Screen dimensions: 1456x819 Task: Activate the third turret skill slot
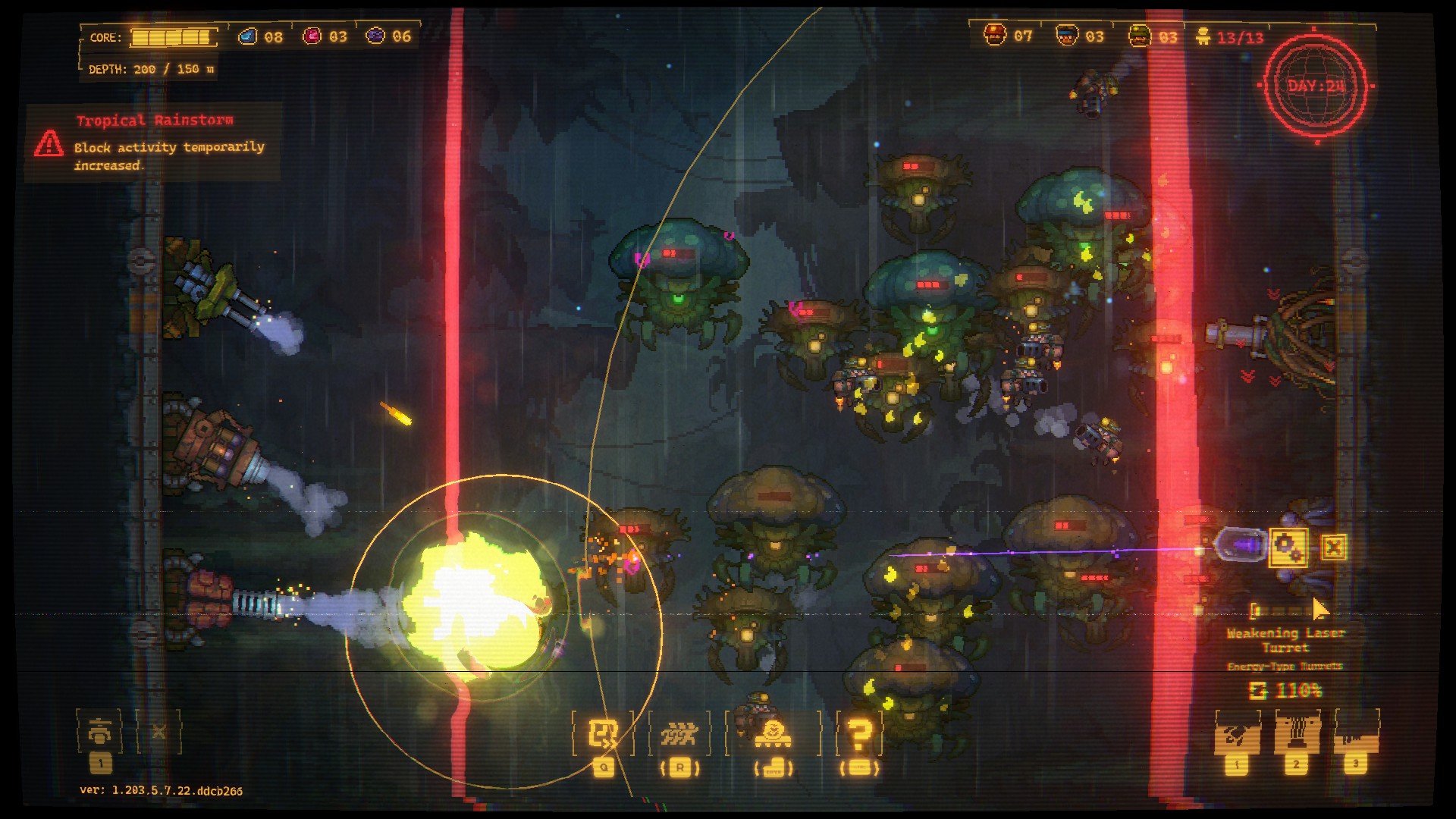(1356, 733)
